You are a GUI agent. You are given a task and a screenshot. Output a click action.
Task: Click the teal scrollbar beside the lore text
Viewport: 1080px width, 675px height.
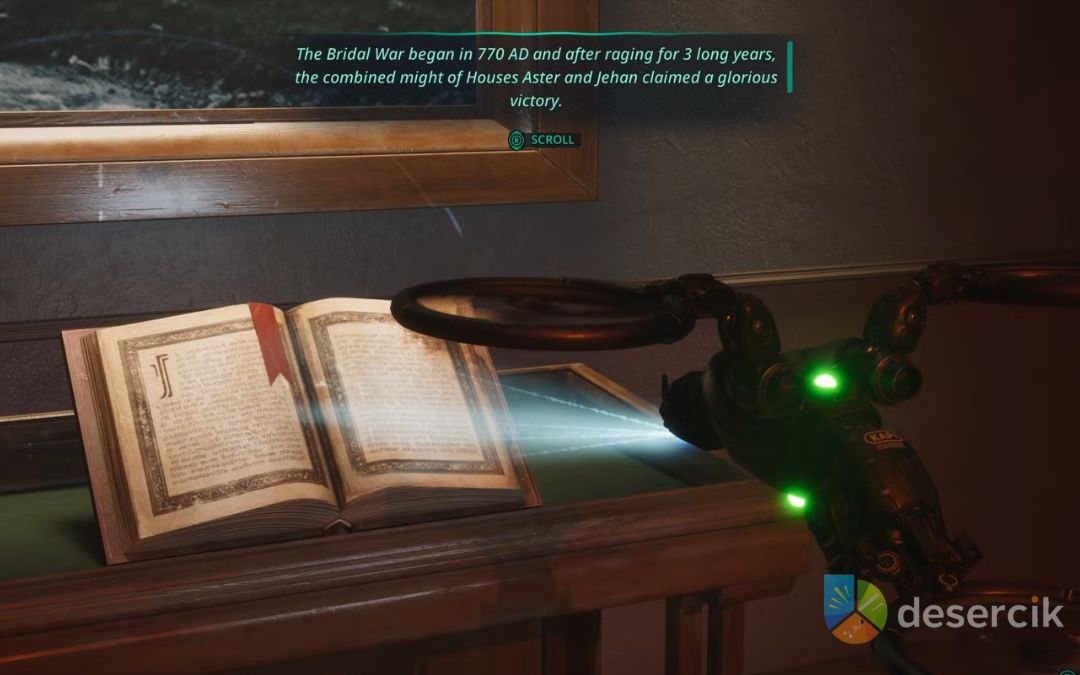(x=789, y=67)
